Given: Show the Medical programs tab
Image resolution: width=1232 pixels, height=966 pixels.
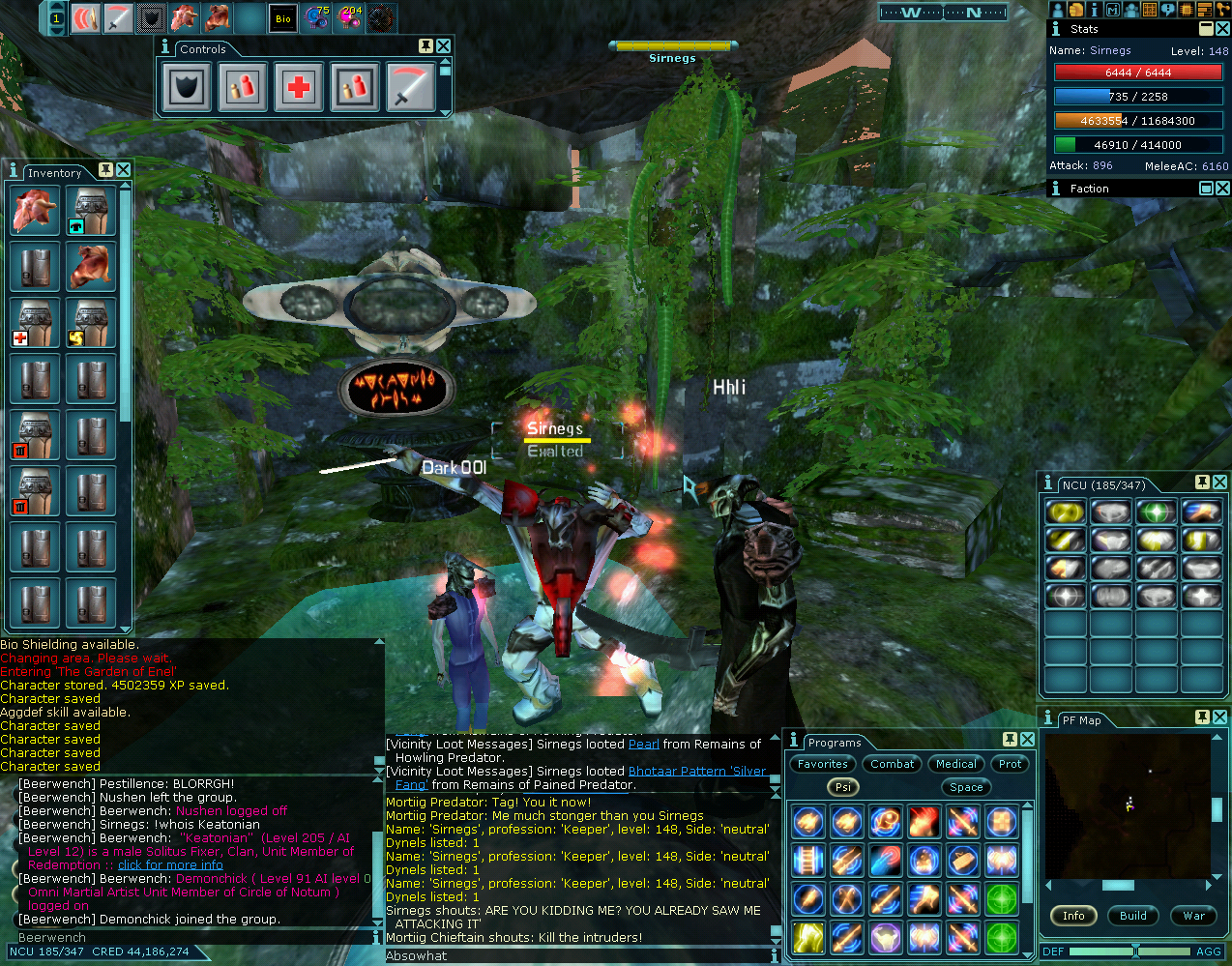Looking at the screenshot, I should coord(956,764).
